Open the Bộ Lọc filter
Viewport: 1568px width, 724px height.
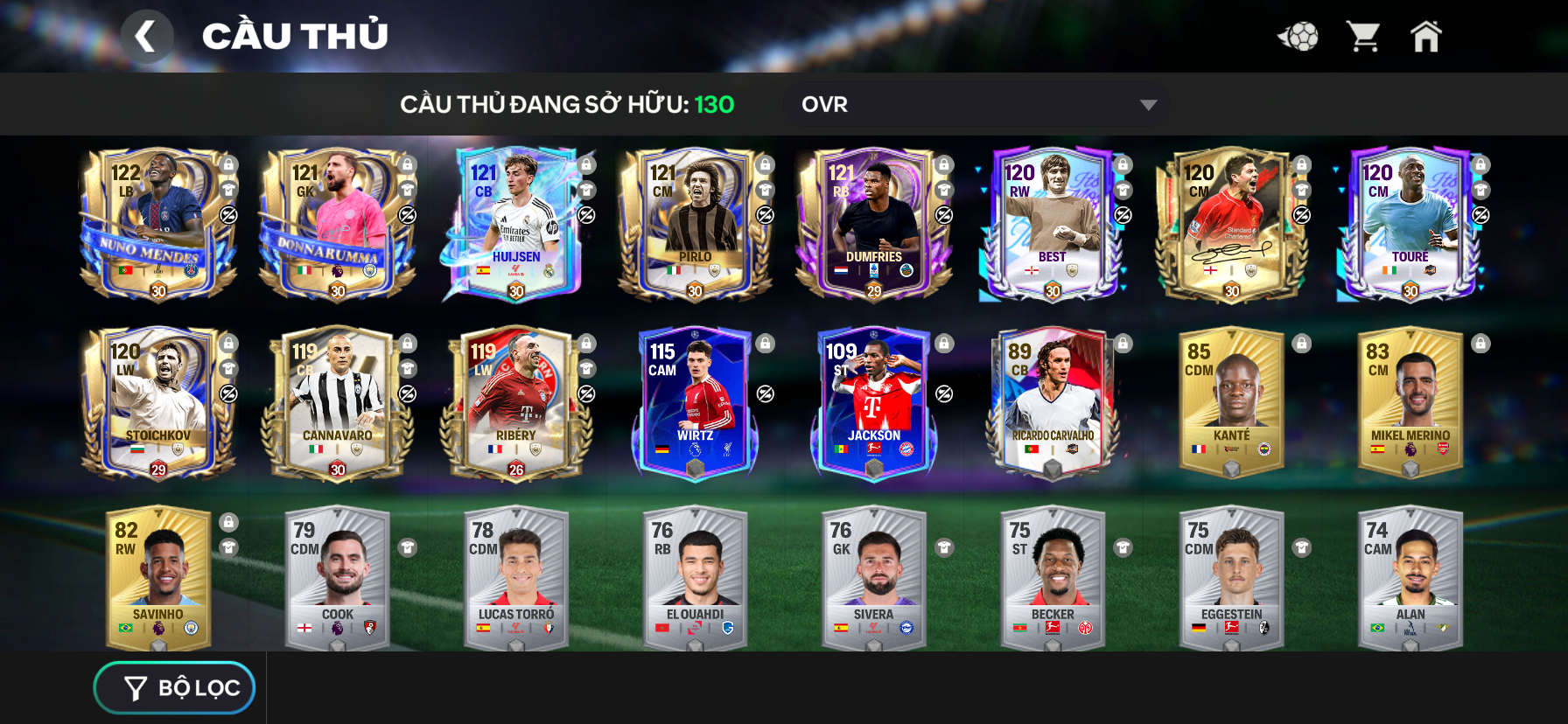pyautogui.click(x=175, y=688)
